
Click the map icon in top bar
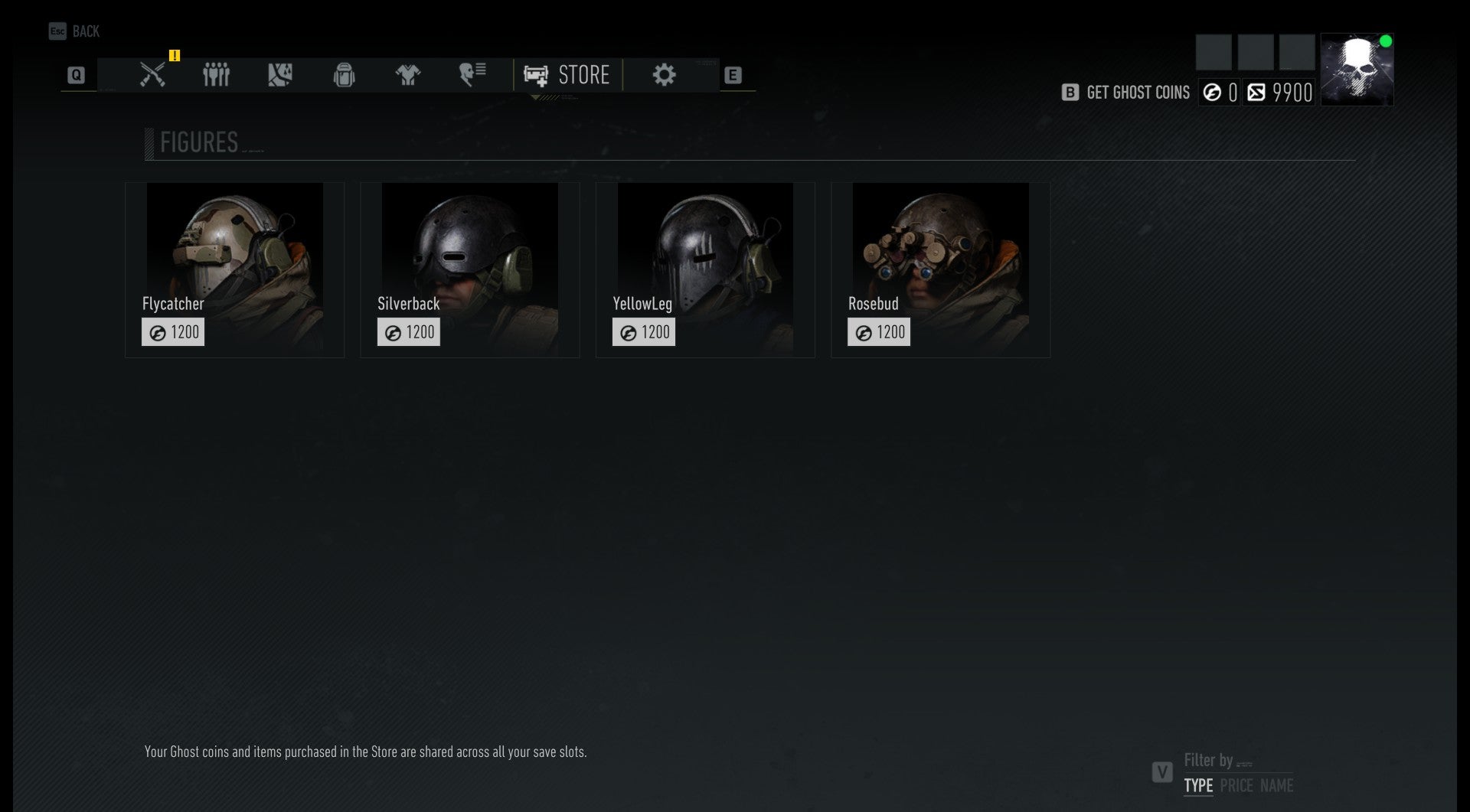point(280,73)
